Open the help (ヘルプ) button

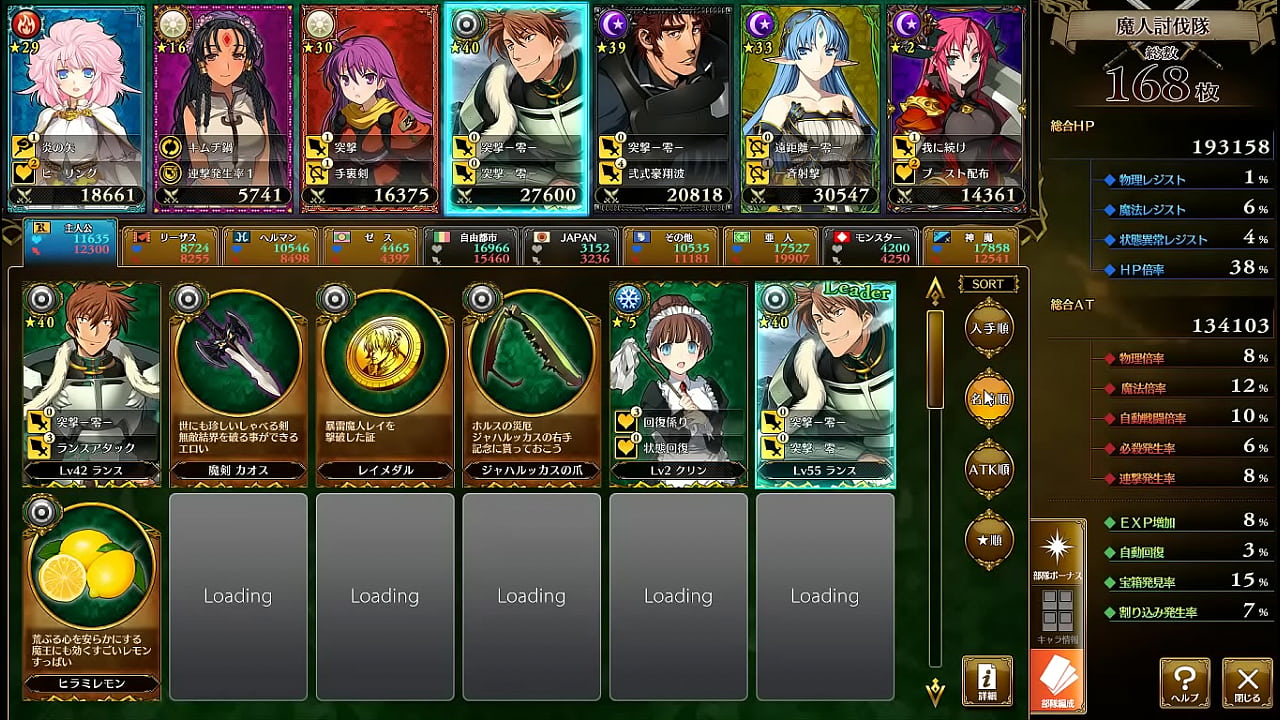1185,682
